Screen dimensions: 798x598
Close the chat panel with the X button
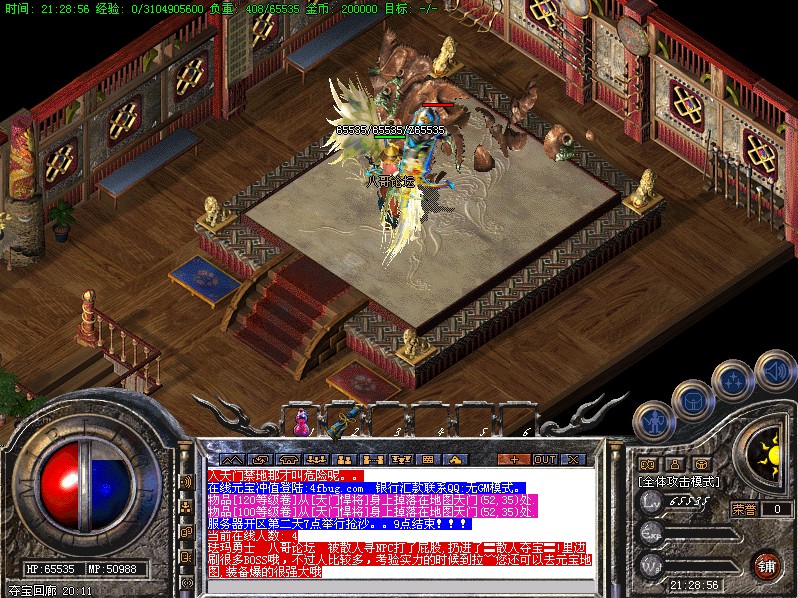573,459
